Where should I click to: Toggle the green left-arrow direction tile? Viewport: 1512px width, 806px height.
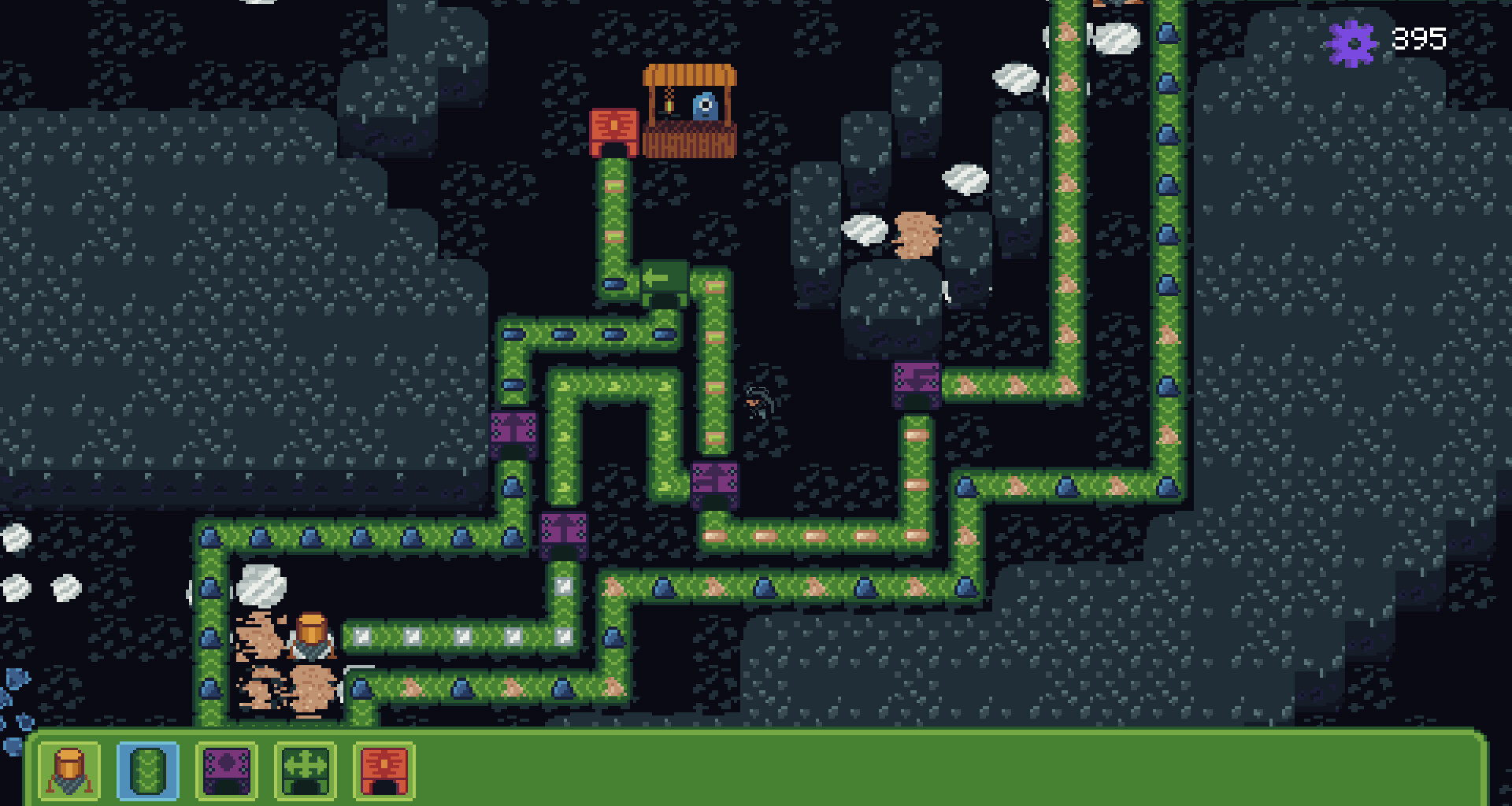point(665,283)
